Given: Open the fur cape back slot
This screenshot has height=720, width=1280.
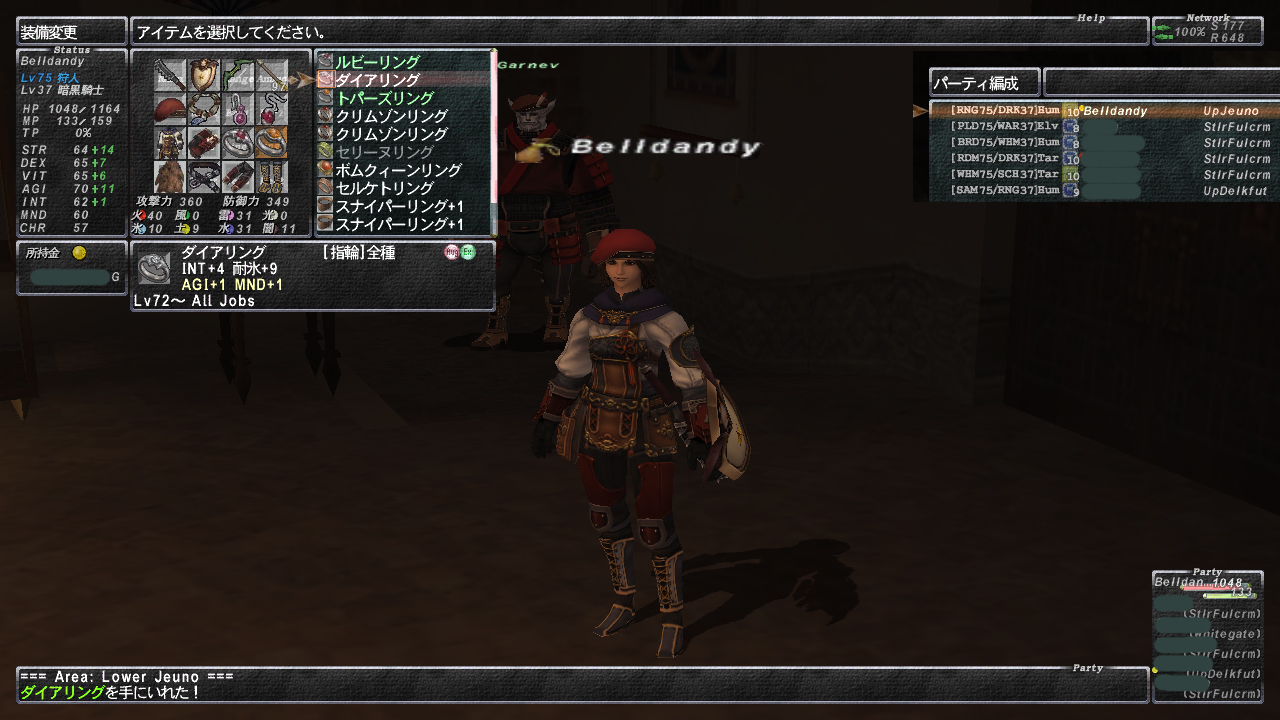Looking at the screenshot, I should [x=171, y=176].
